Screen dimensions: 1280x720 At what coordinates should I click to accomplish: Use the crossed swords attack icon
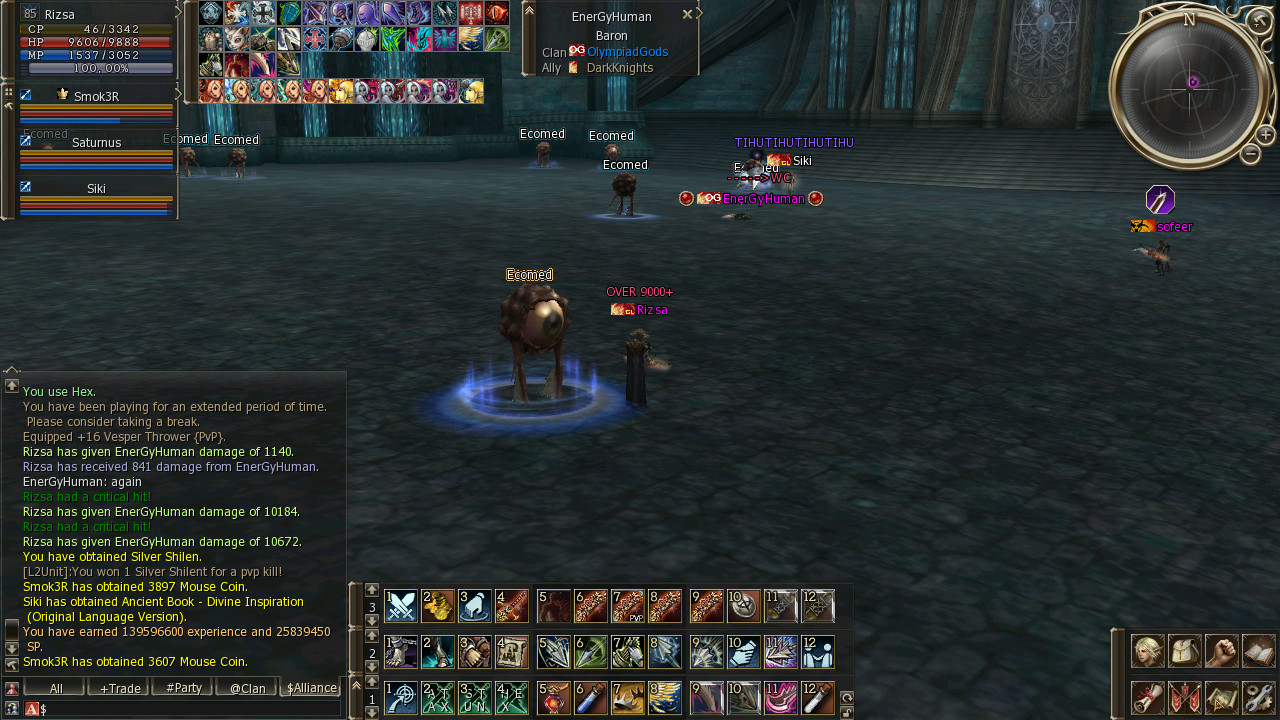[x=401, y=606]
